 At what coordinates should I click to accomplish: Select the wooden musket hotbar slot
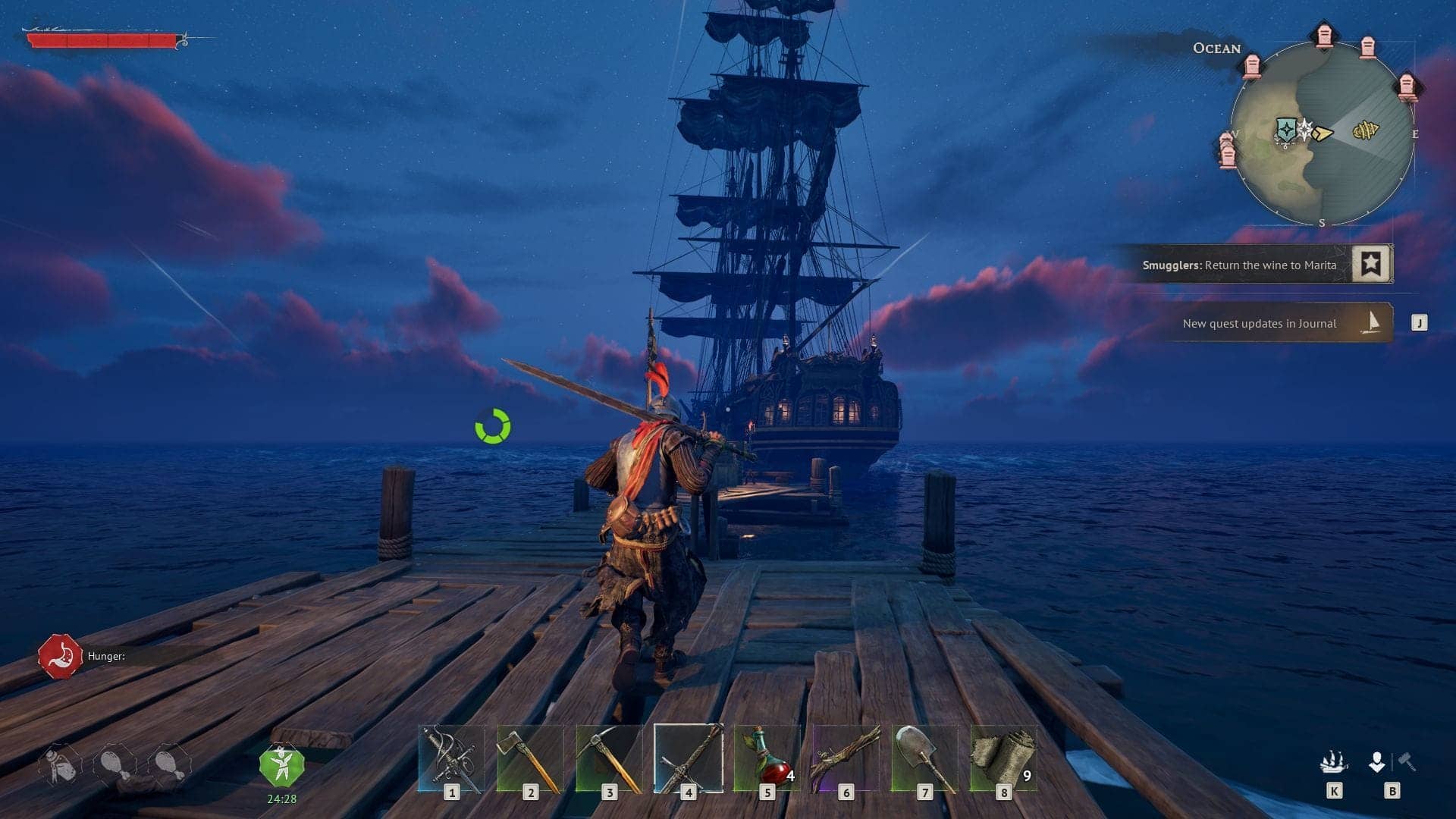(846, 758)
